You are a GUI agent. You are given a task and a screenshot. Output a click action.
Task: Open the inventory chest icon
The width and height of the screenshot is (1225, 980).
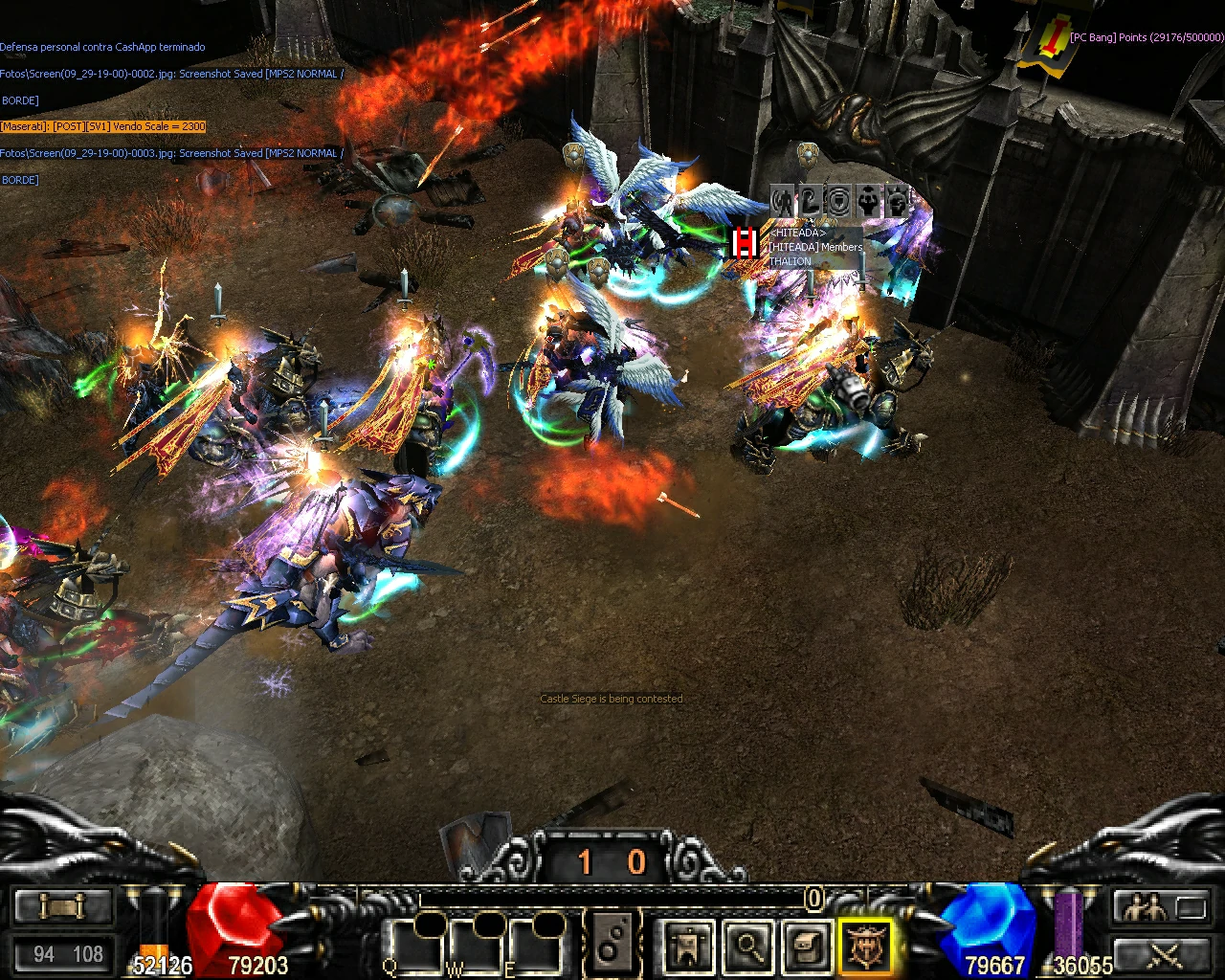808,947
